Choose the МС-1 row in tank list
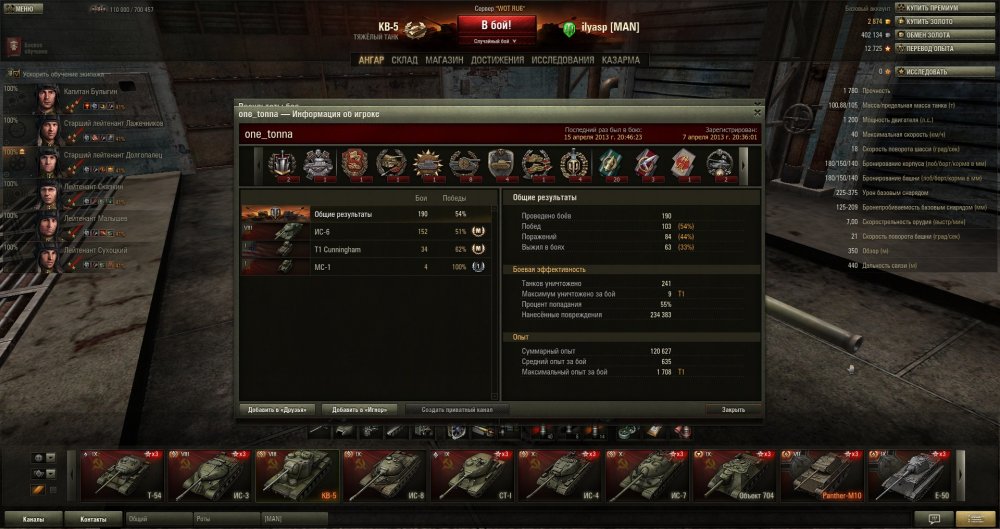The width and height of the screenshot is (1000, 529). (x=366, y=266)
